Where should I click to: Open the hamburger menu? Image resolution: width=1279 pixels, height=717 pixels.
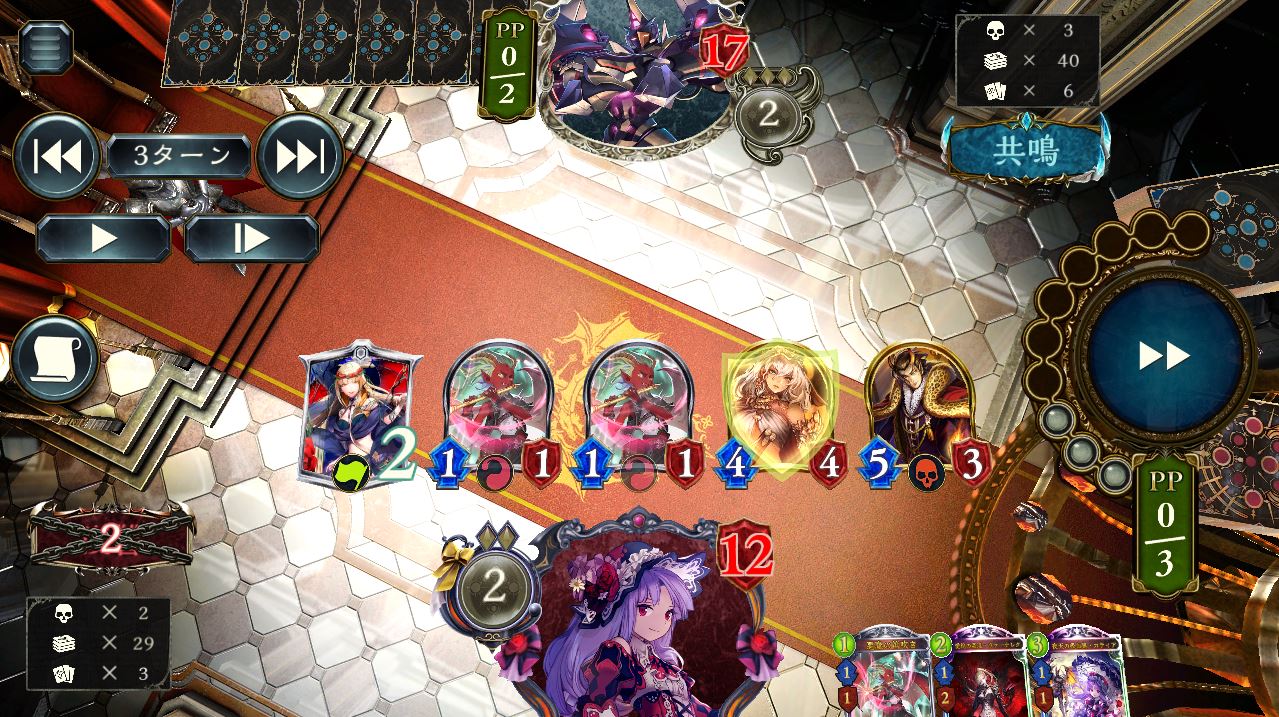pyautogui.click(x=46, y=47)
